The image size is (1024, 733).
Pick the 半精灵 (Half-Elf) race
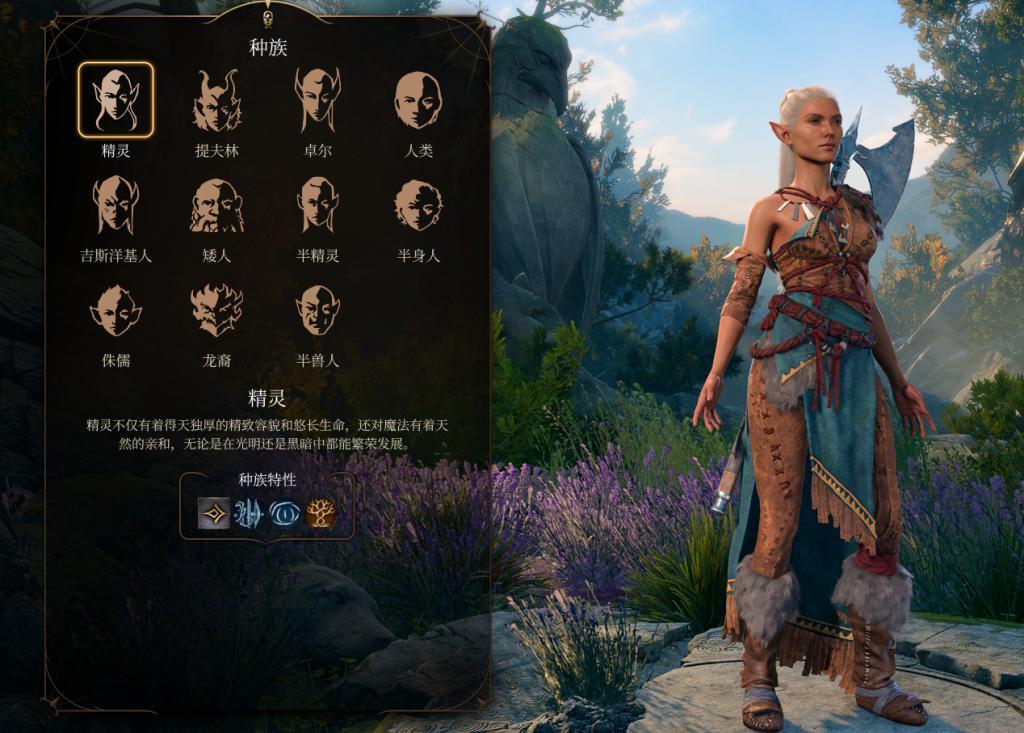click(x=317, y=205)
